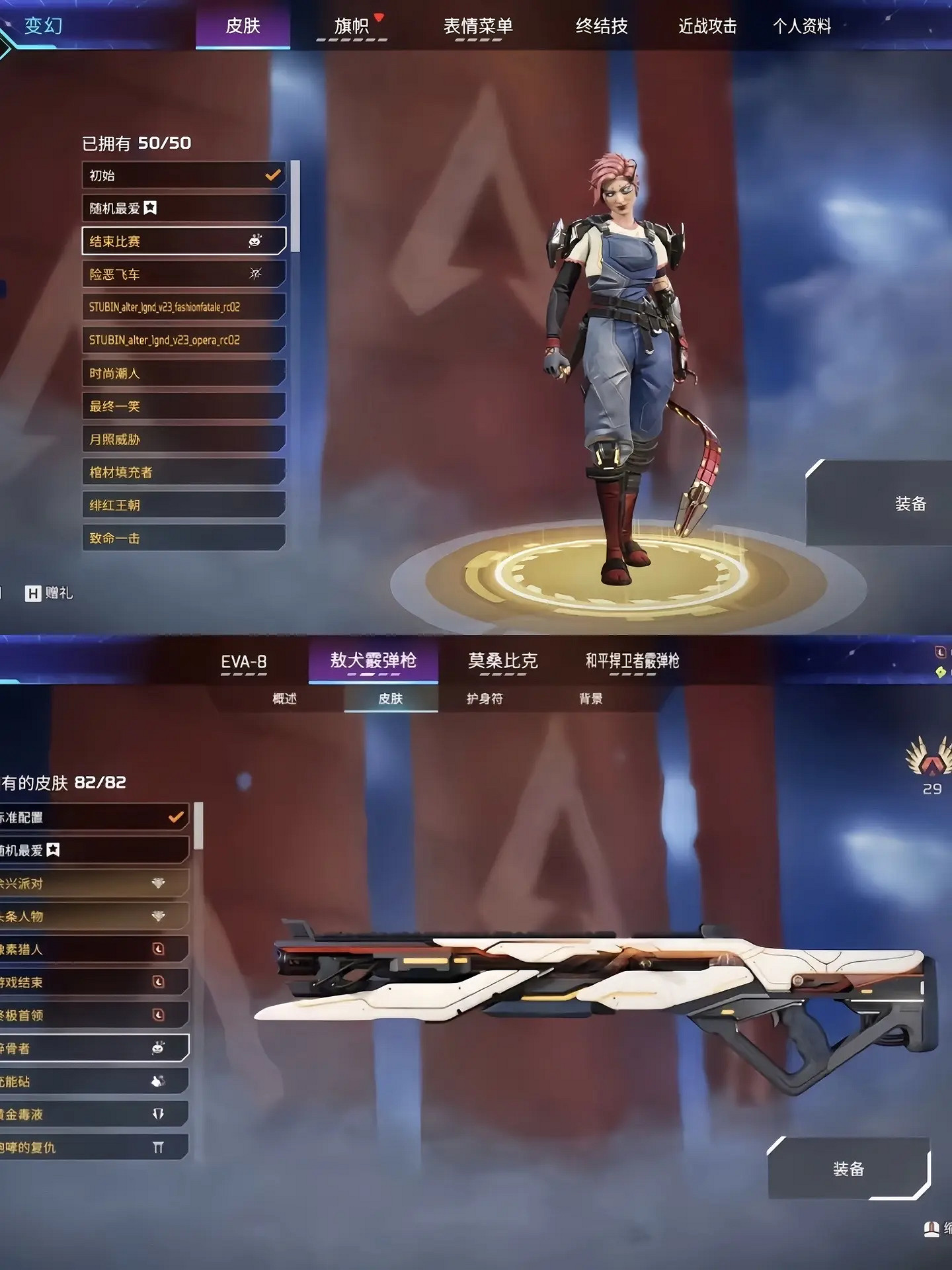Click the green crafting metals icon
The width and height of the screenshot is (952, 1270).
pyautogui.click(x=940, y=672)
